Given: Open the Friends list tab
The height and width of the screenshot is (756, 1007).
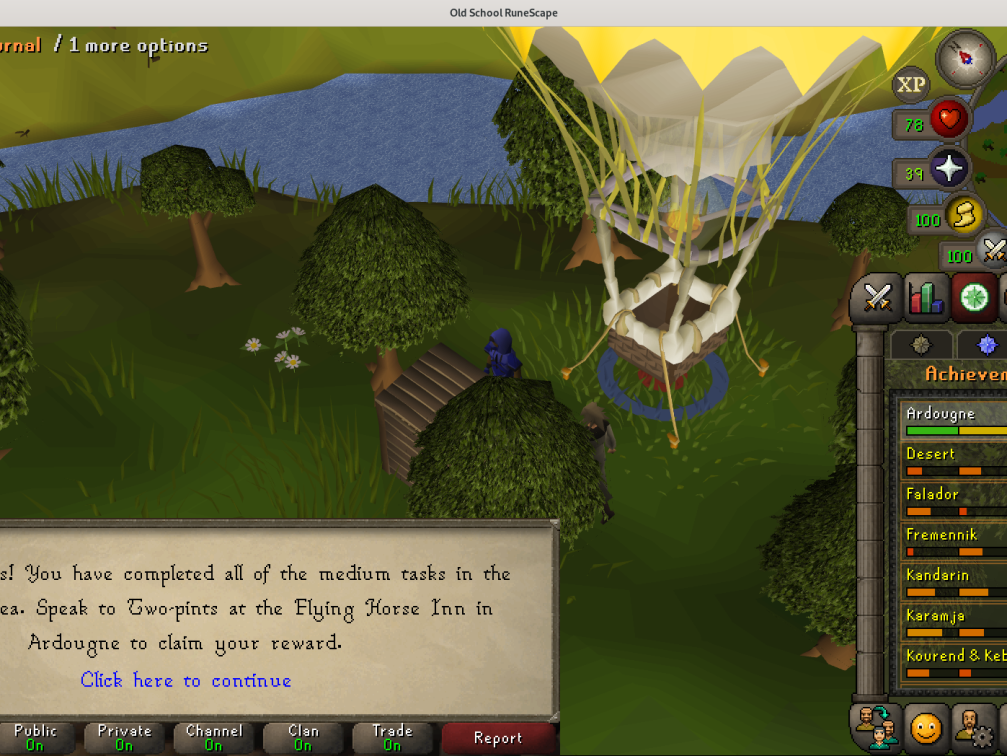Looking at the screenshot, I should 877,727.
